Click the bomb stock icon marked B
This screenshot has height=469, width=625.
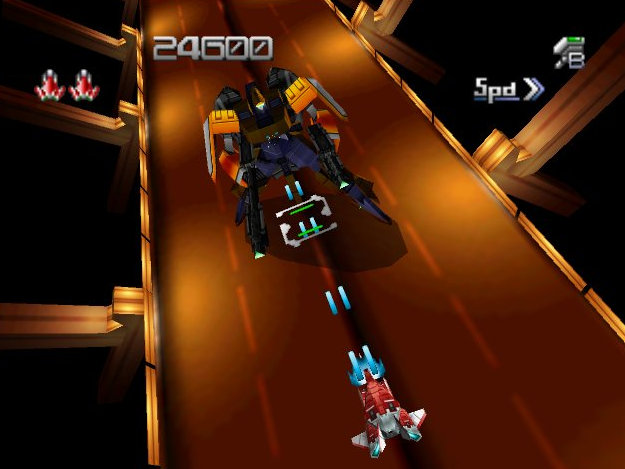[x=569, y=52]
